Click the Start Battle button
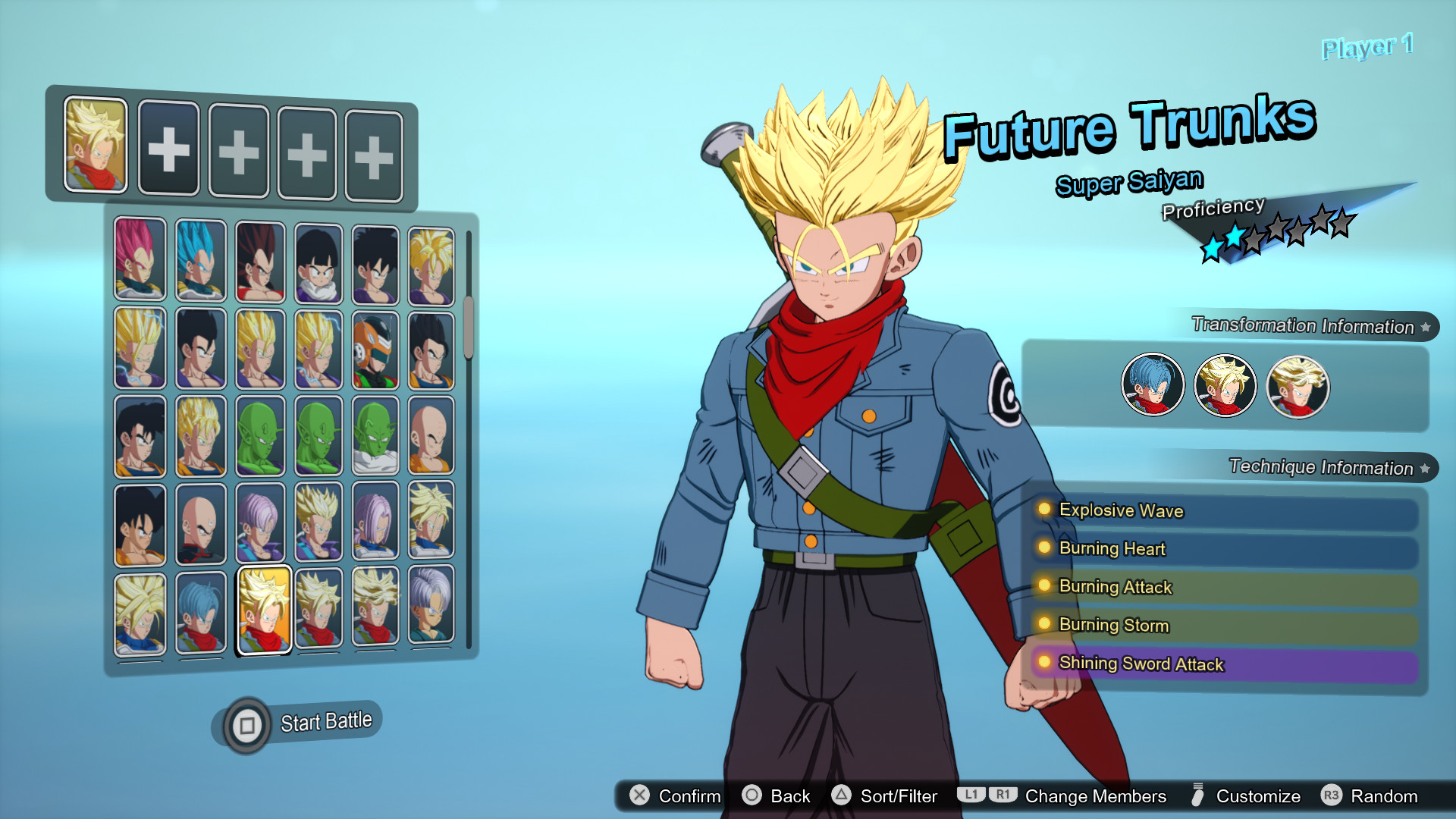Screen dimensions: 1456x819 303,723
